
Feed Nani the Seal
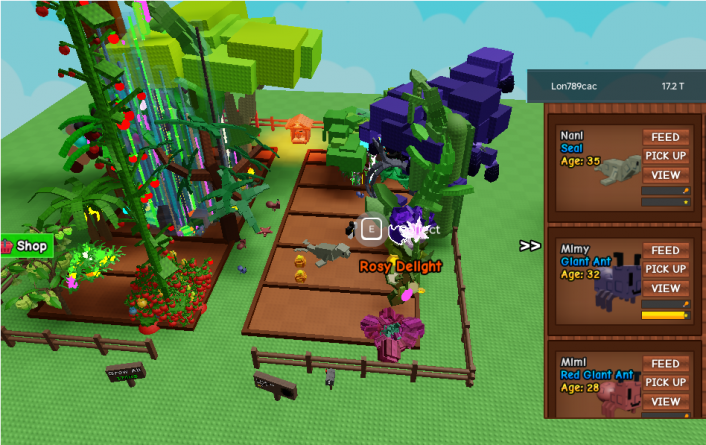click(665, 137)
